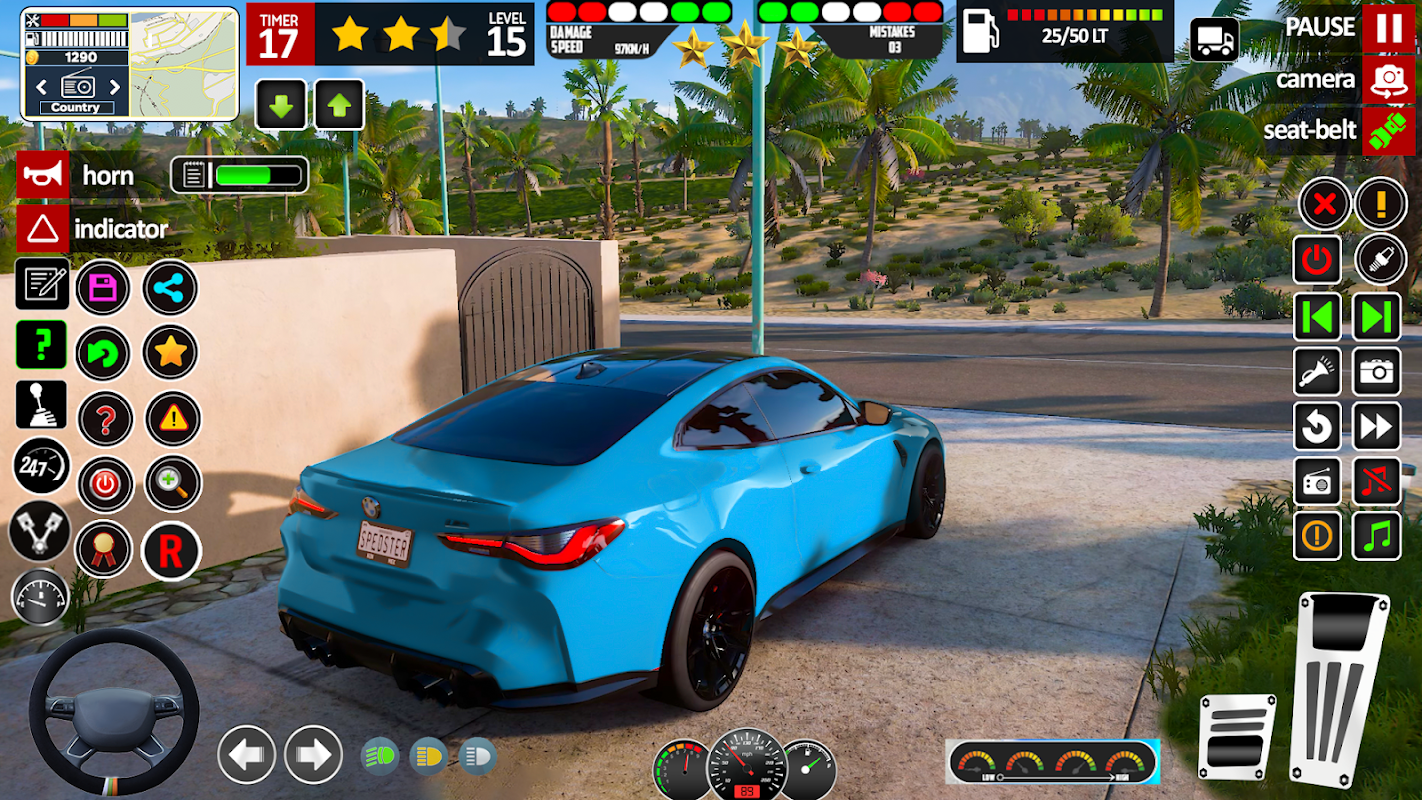Toggle the green music note button
This screenshot has width=1422, height=800.
tap(1377, 536)
